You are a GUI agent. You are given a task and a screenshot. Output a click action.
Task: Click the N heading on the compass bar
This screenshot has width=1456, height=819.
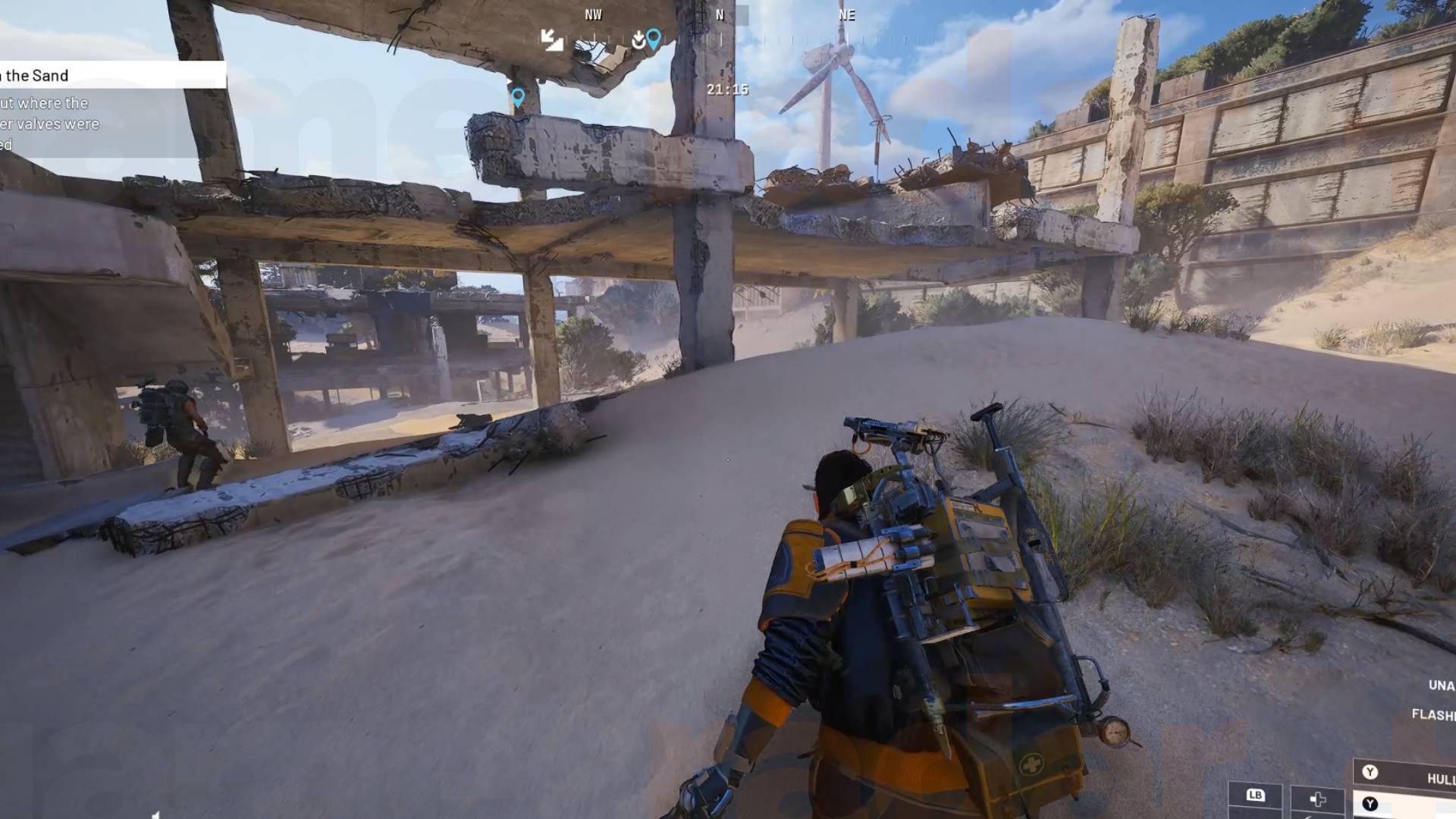click(719, 14)
